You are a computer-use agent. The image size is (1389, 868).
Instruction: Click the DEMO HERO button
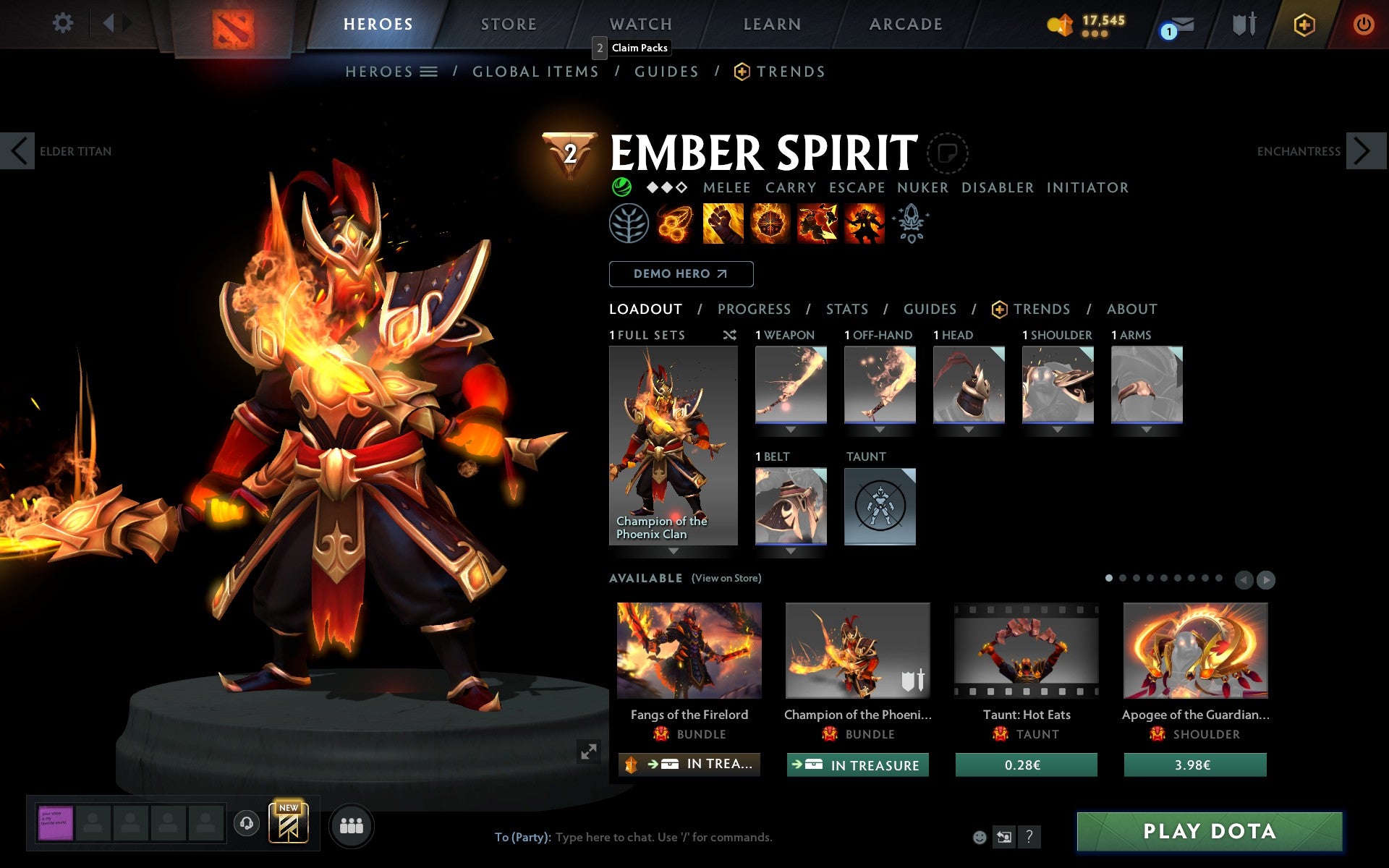point(681,274)
